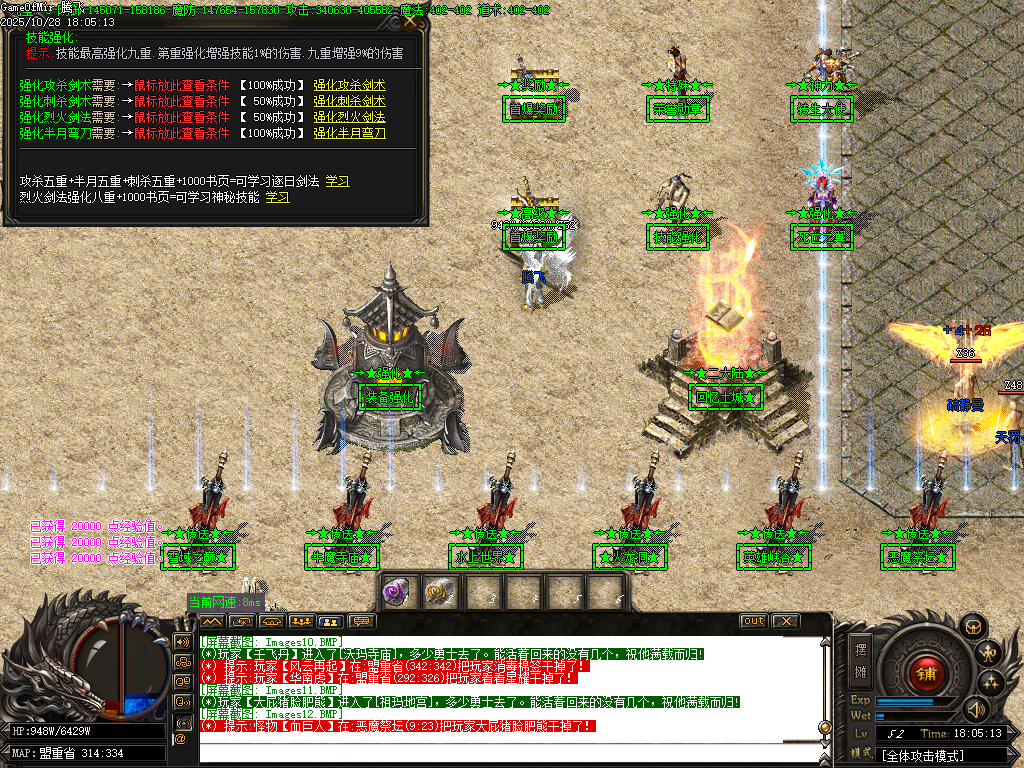Click the chat window 'out' button

coord(753,621)
